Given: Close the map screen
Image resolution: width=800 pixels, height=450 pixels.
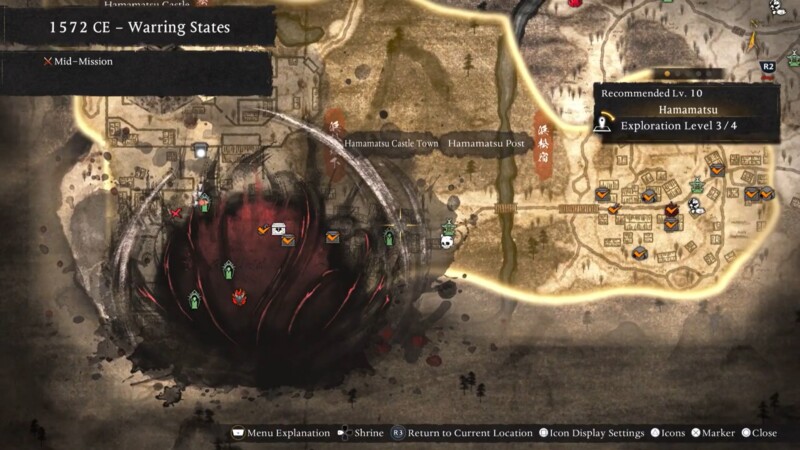Looking at the screenshot, I should click(759, 433).
